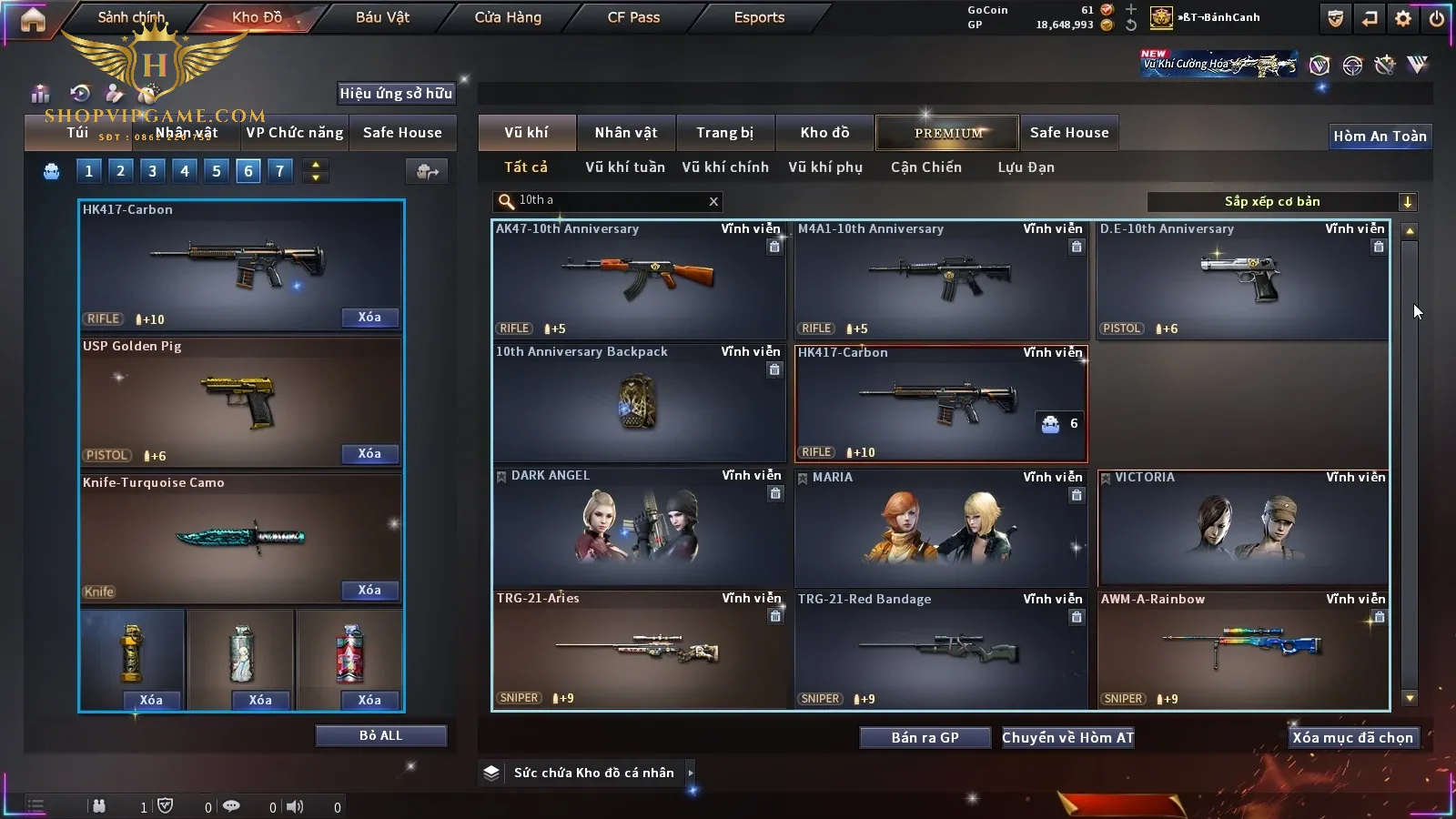Image resolution: width=1456 pixels, height=819 pixels.
Task: Show the Cận Chiến weapons category
Action: (925, 167)
